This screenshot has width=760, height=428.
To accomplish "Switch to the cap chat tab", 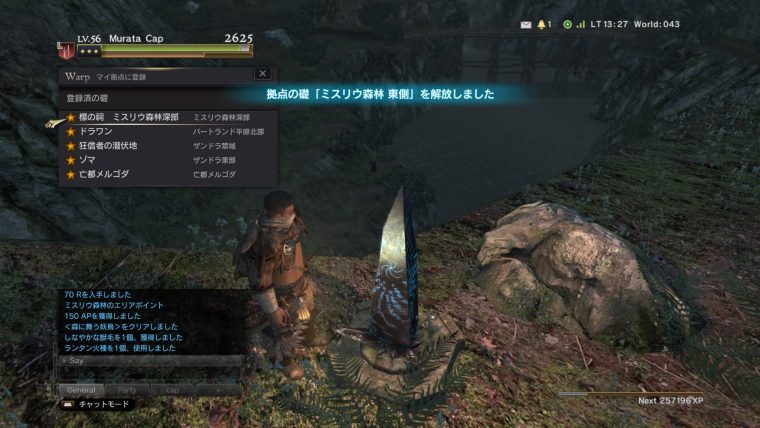I will (173, 389).
